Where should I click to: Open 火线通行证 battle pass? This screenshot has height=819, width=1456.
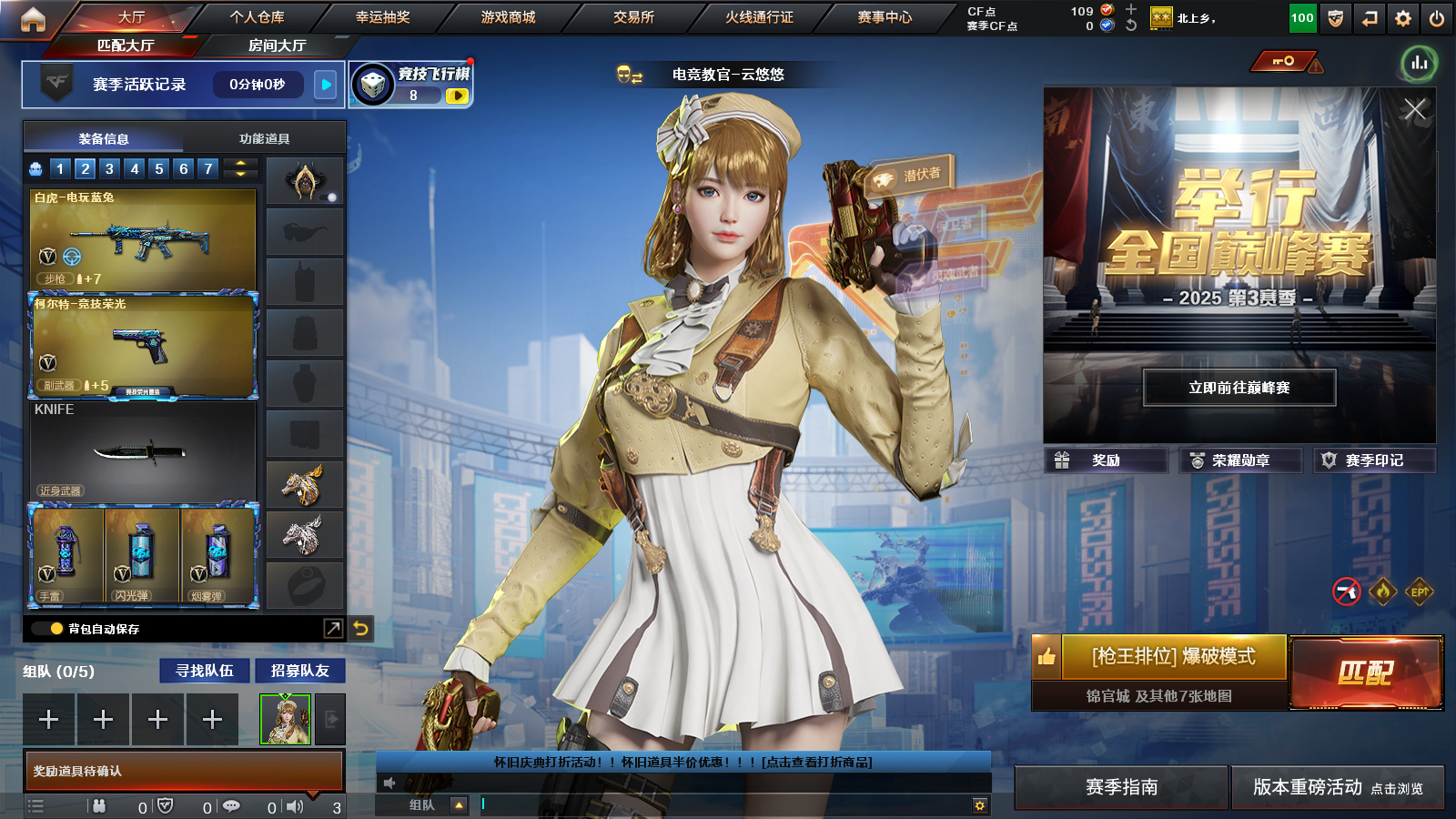click(x=759, y=17)
